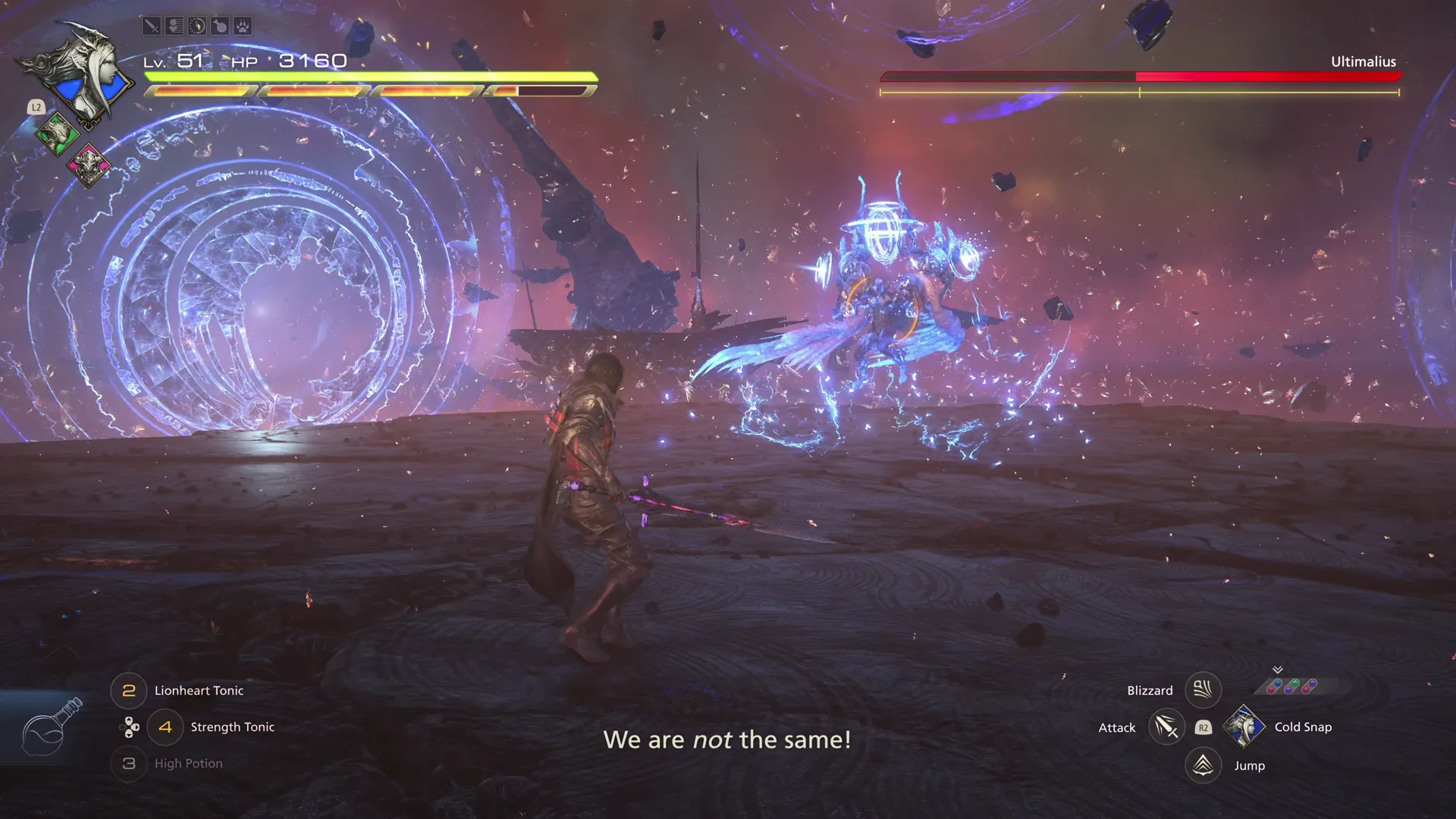Viewport: 1456px width, 819px height.
Task: Select the Lionheart Tonic item slot
Action: (128, 690)
